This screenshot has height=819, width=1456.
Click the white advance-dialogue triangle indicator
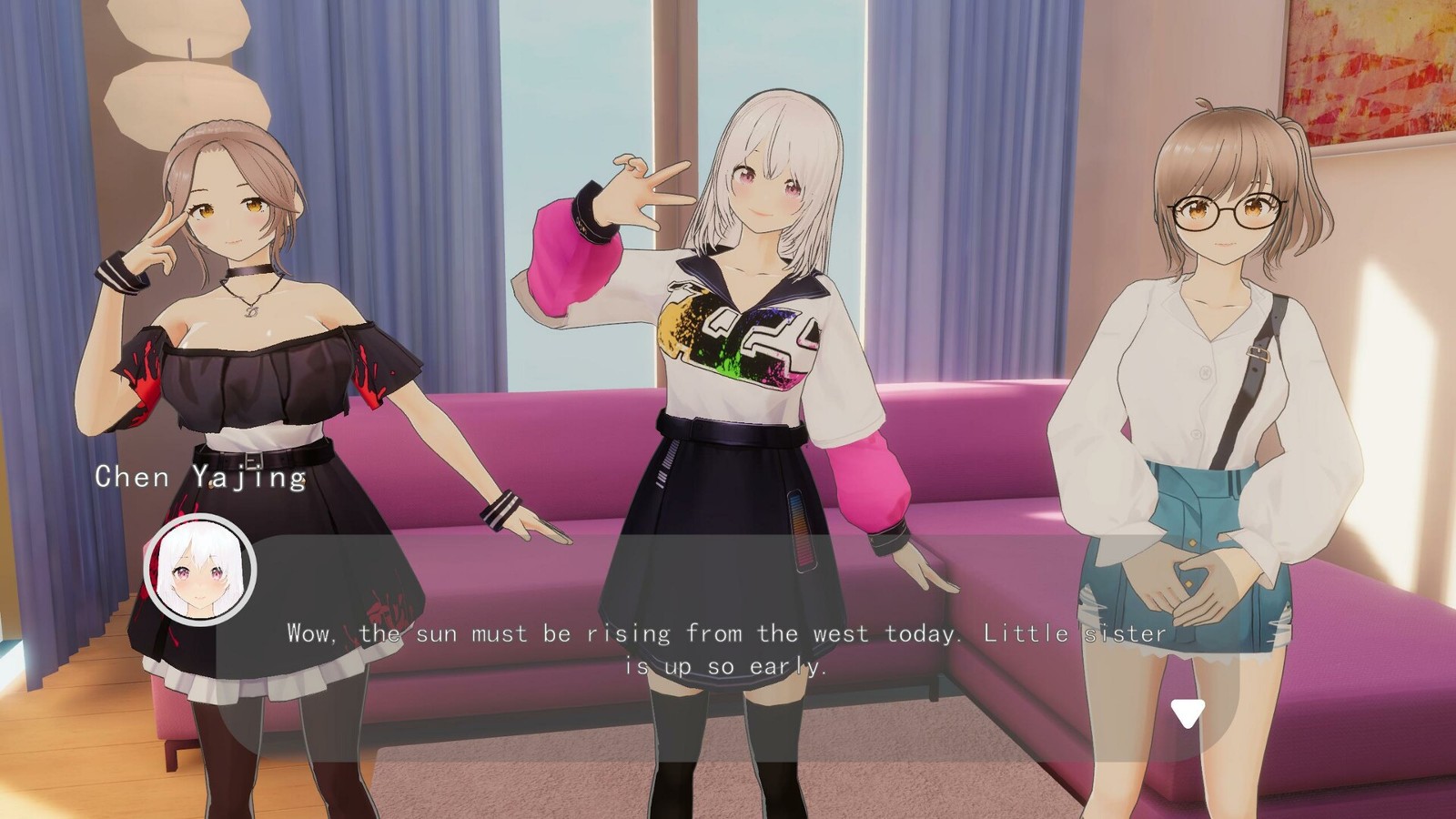click(x=1187, y=713)
